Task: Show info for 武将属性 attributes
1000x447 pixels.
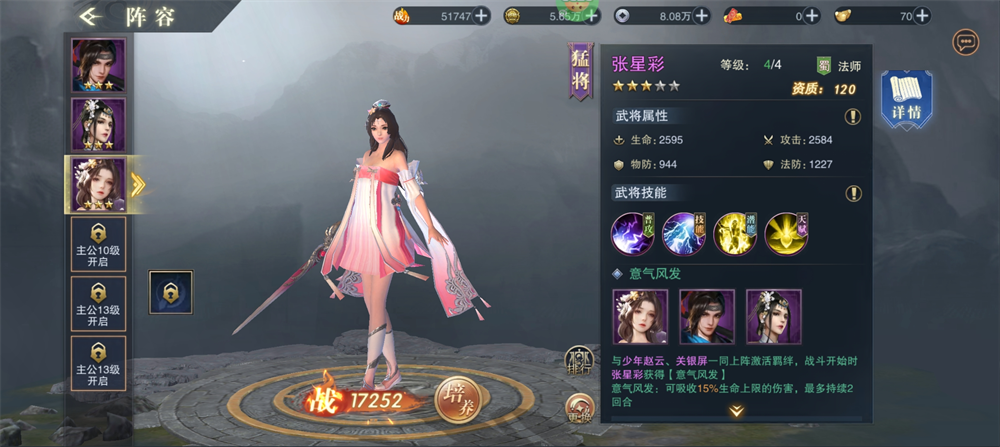Action: click(x=853, y=116)
